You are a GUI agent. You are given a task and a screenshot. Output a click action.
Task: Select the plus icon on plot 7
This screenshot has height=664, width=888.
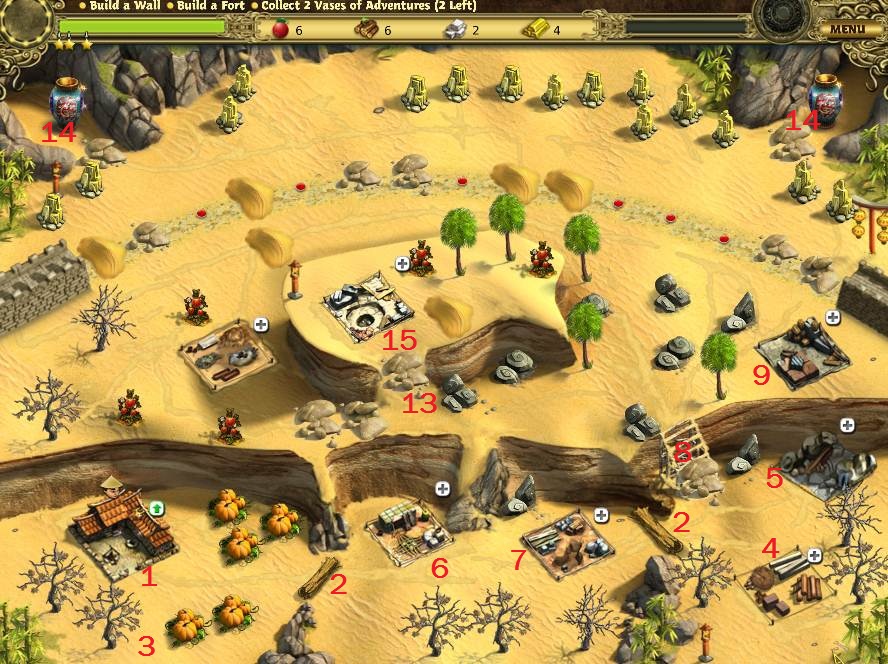[601, 515]
